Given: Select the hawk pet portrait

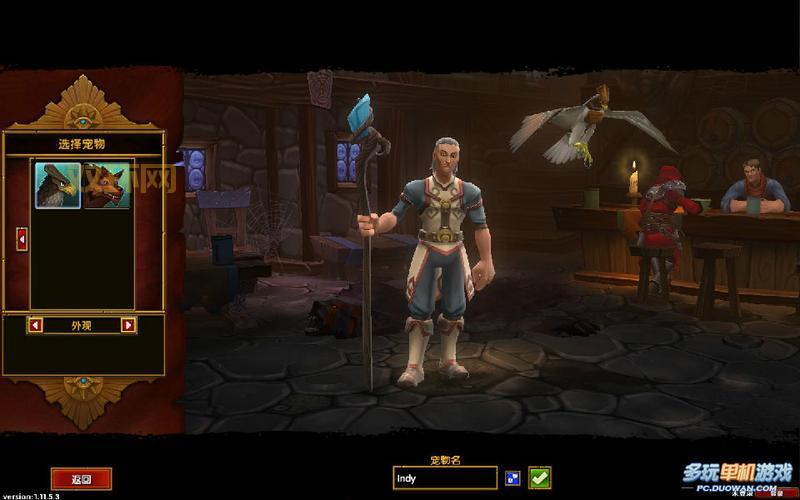Looking at the screenshot, I should click(x=58, y=185).
